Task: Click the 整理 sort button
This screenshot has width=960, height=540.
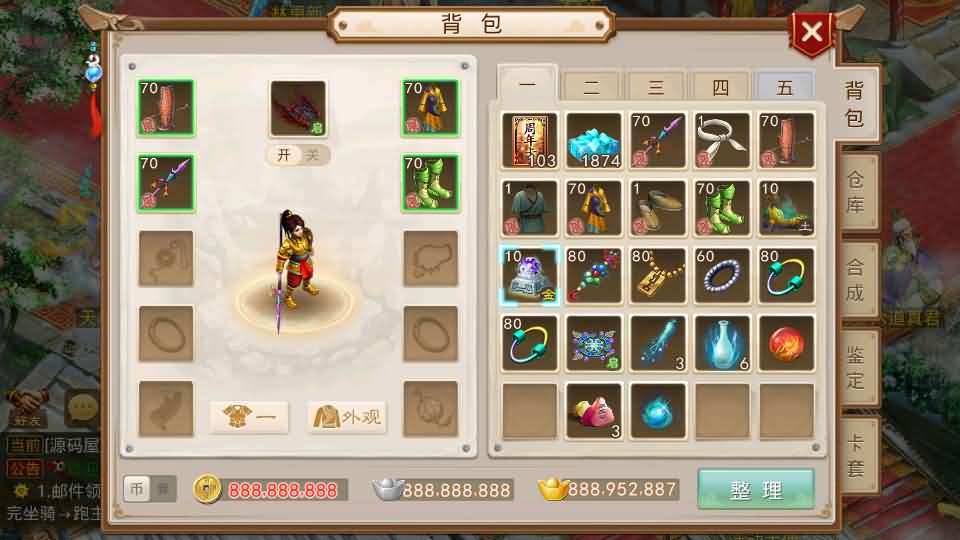Action: pyautogui.click(x=756, y=490)
